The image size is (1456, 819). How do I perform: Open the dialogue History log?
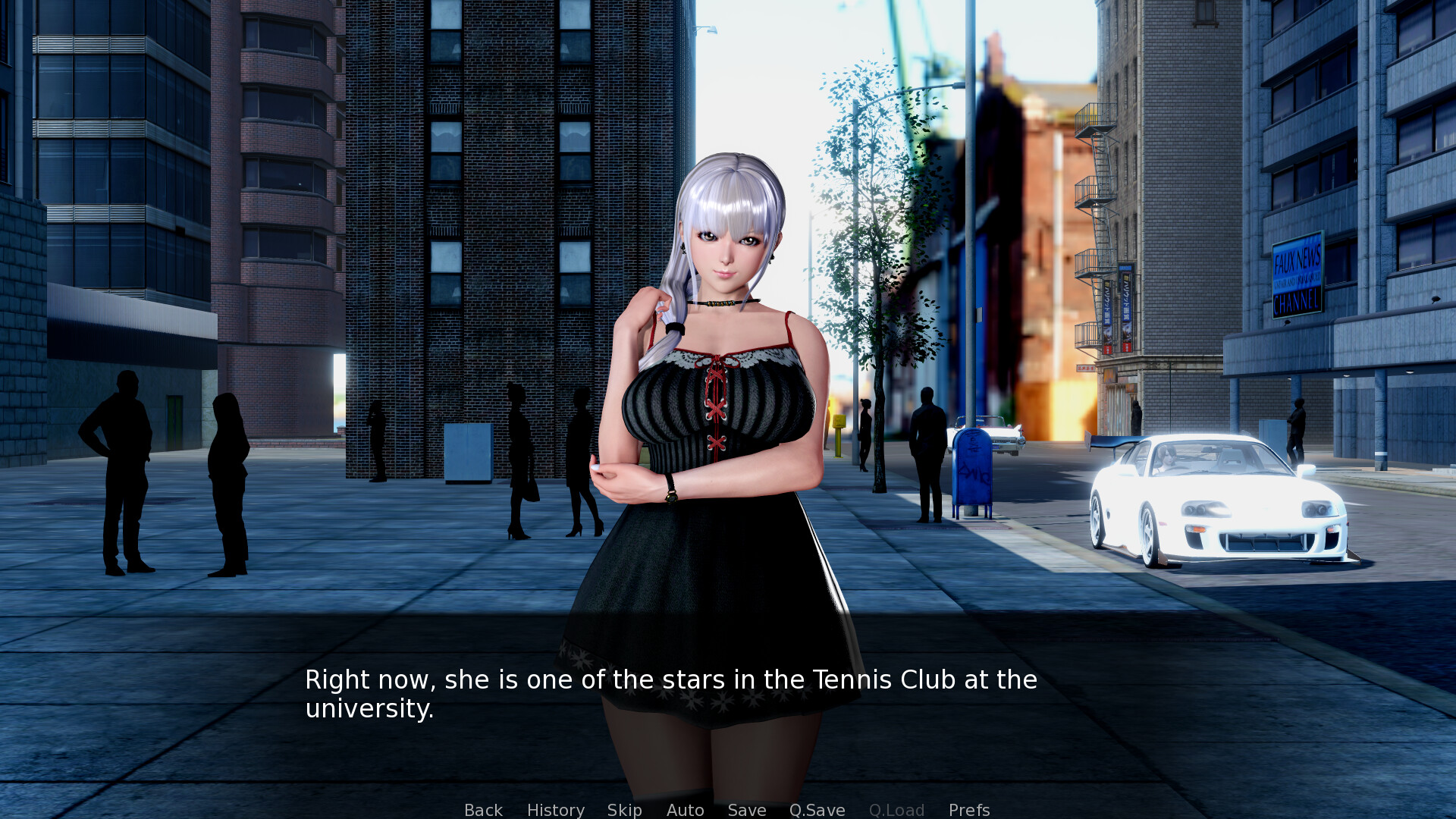point(555,810)
